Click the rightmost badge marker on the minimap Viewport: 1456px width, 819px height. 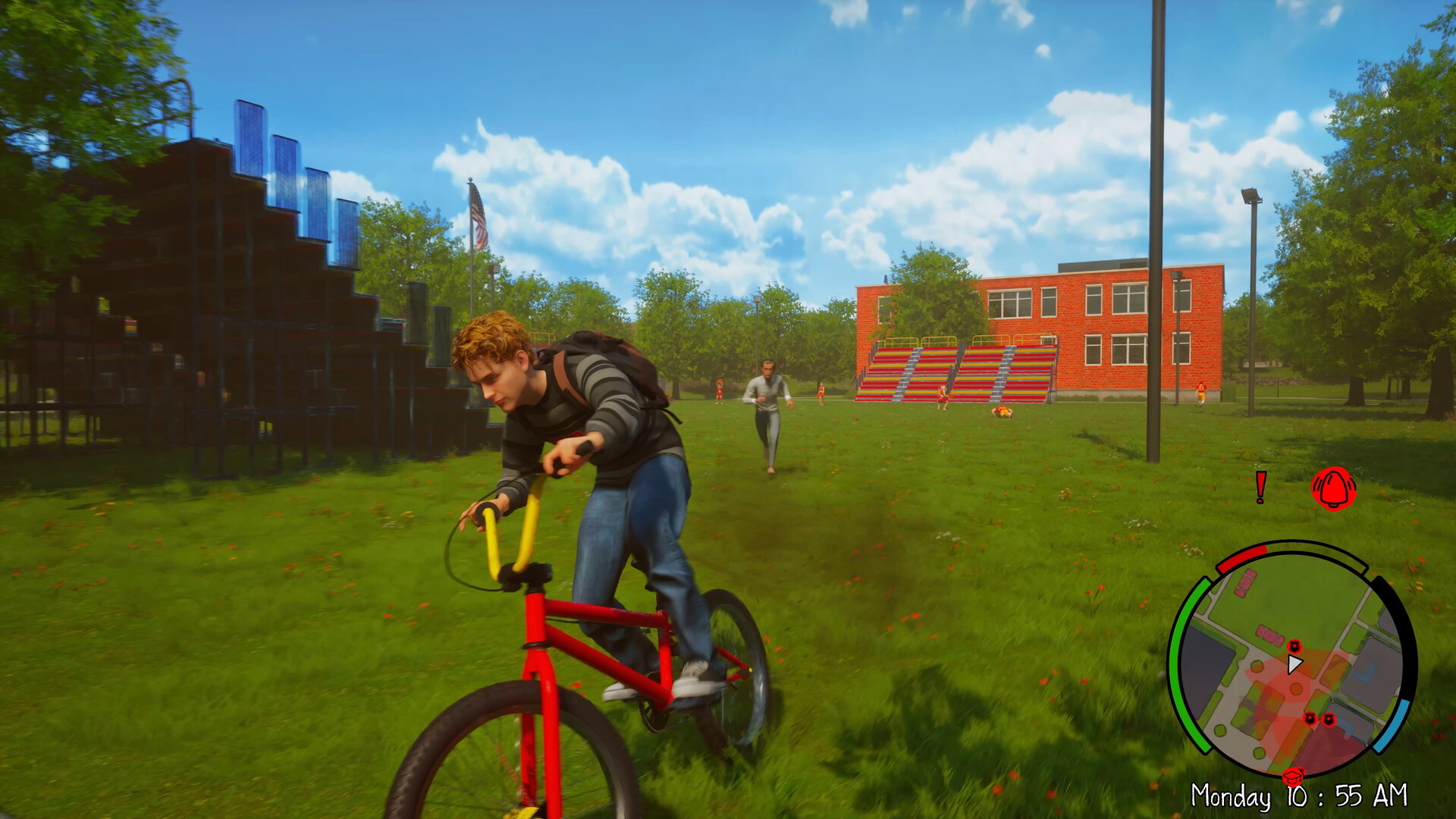click(1329, 720)
